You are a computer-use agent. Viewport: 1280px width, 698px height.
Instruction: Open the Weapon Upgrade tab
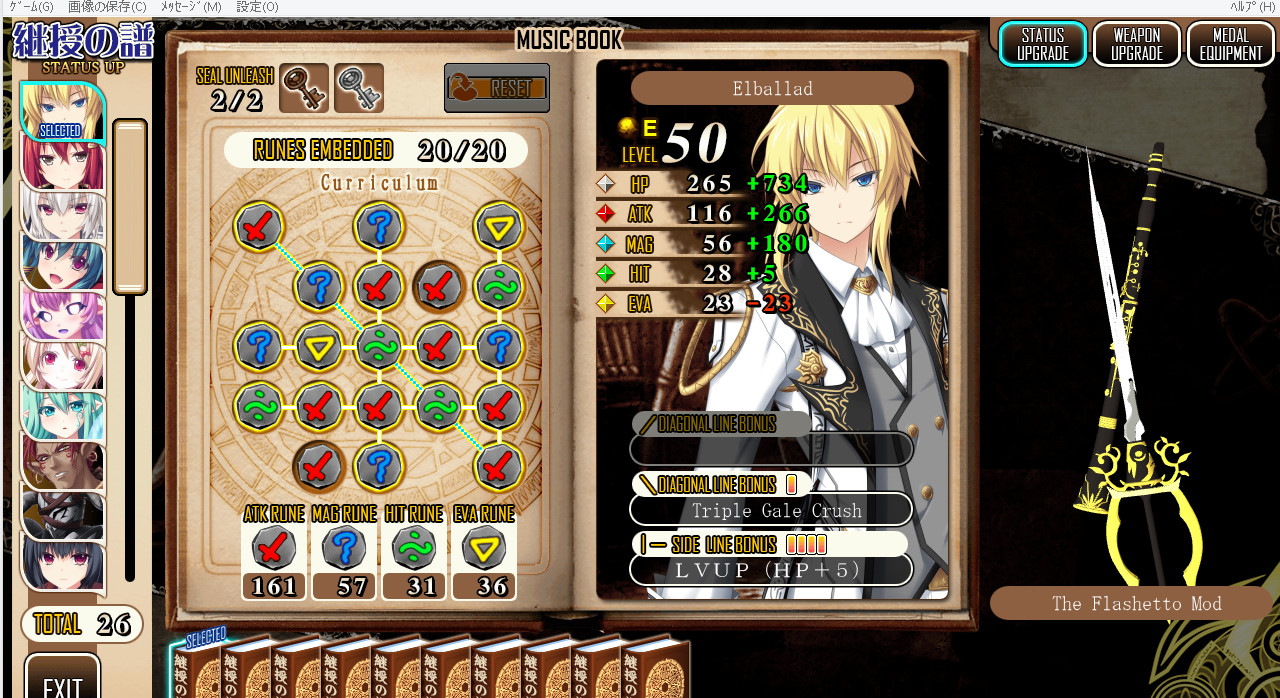(x=1137, y=45)
